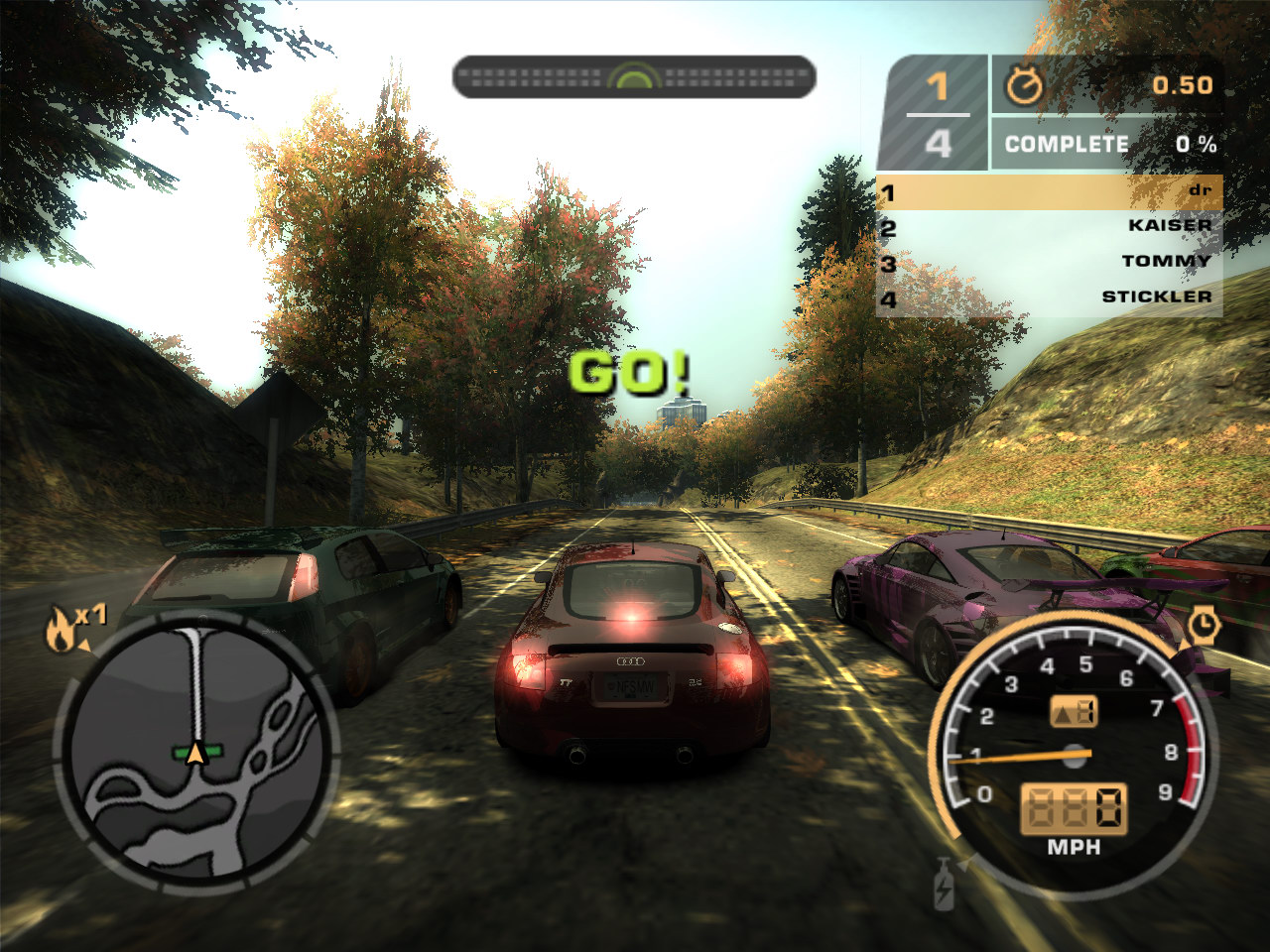Screen dimensions: 1270x952
Task: Click the circular minimap
Action: [196, 752]
